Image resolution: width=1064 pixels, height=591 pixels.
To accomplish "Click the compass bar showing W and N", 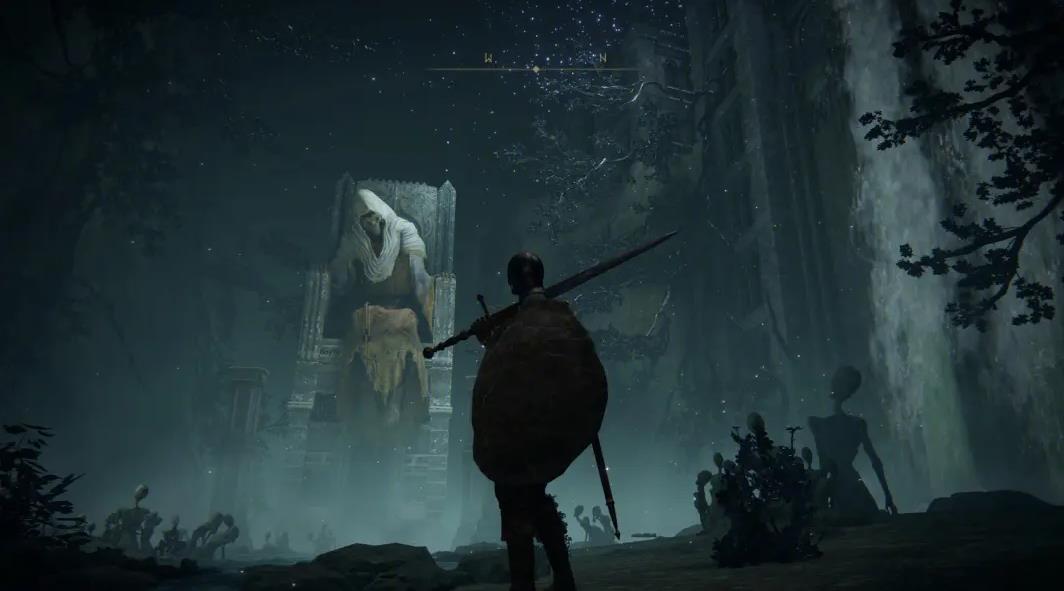I will (x=536, y=66).
